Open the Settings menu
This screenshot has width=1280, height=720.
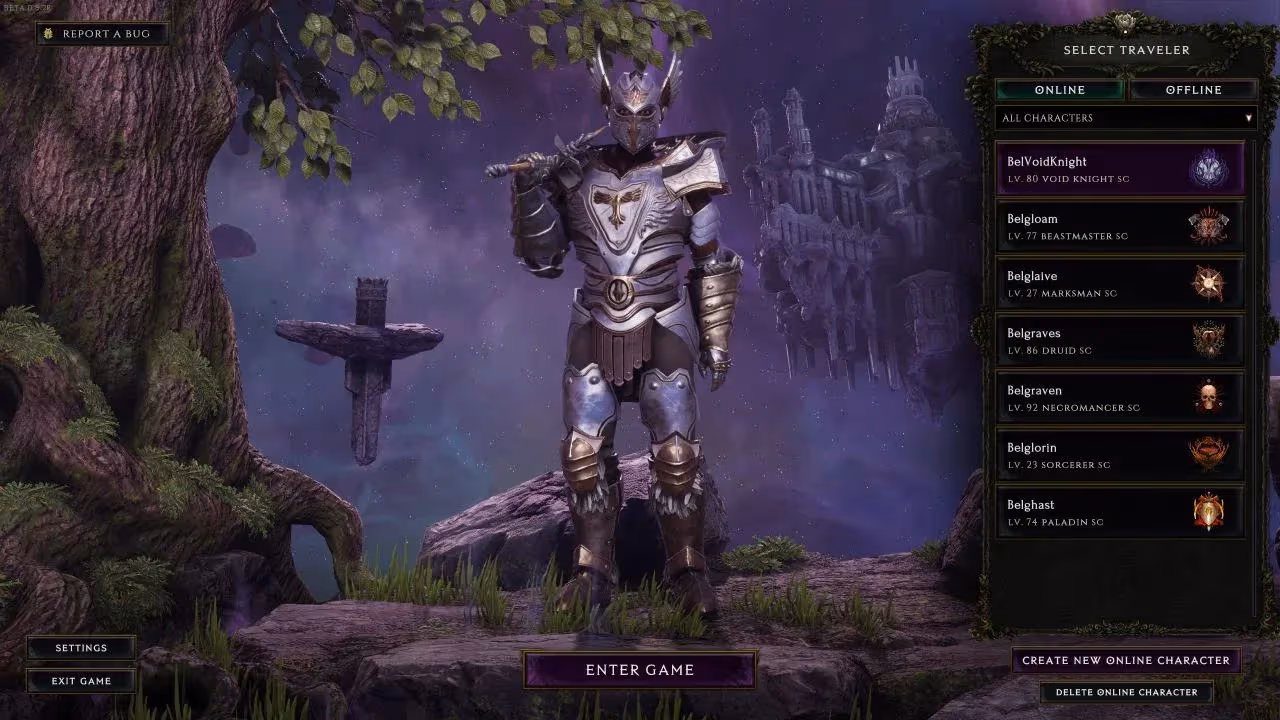[80, 647]
